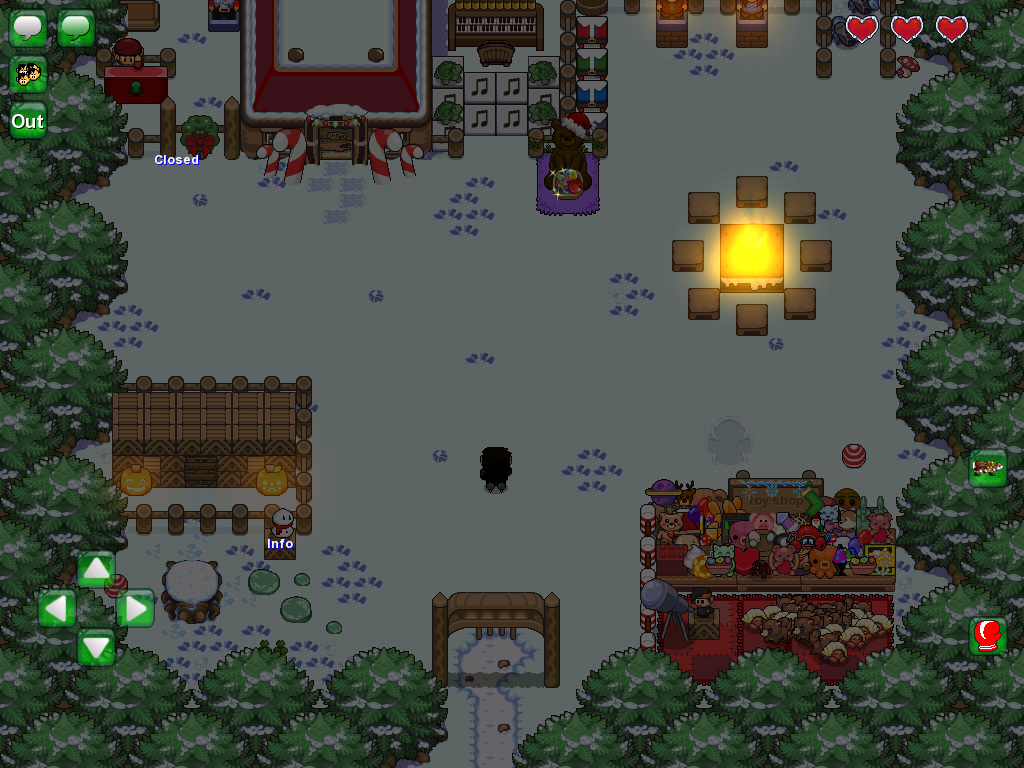Click the Out button
The width and height of the screenshot is (1024, 768).
(28, 121)
